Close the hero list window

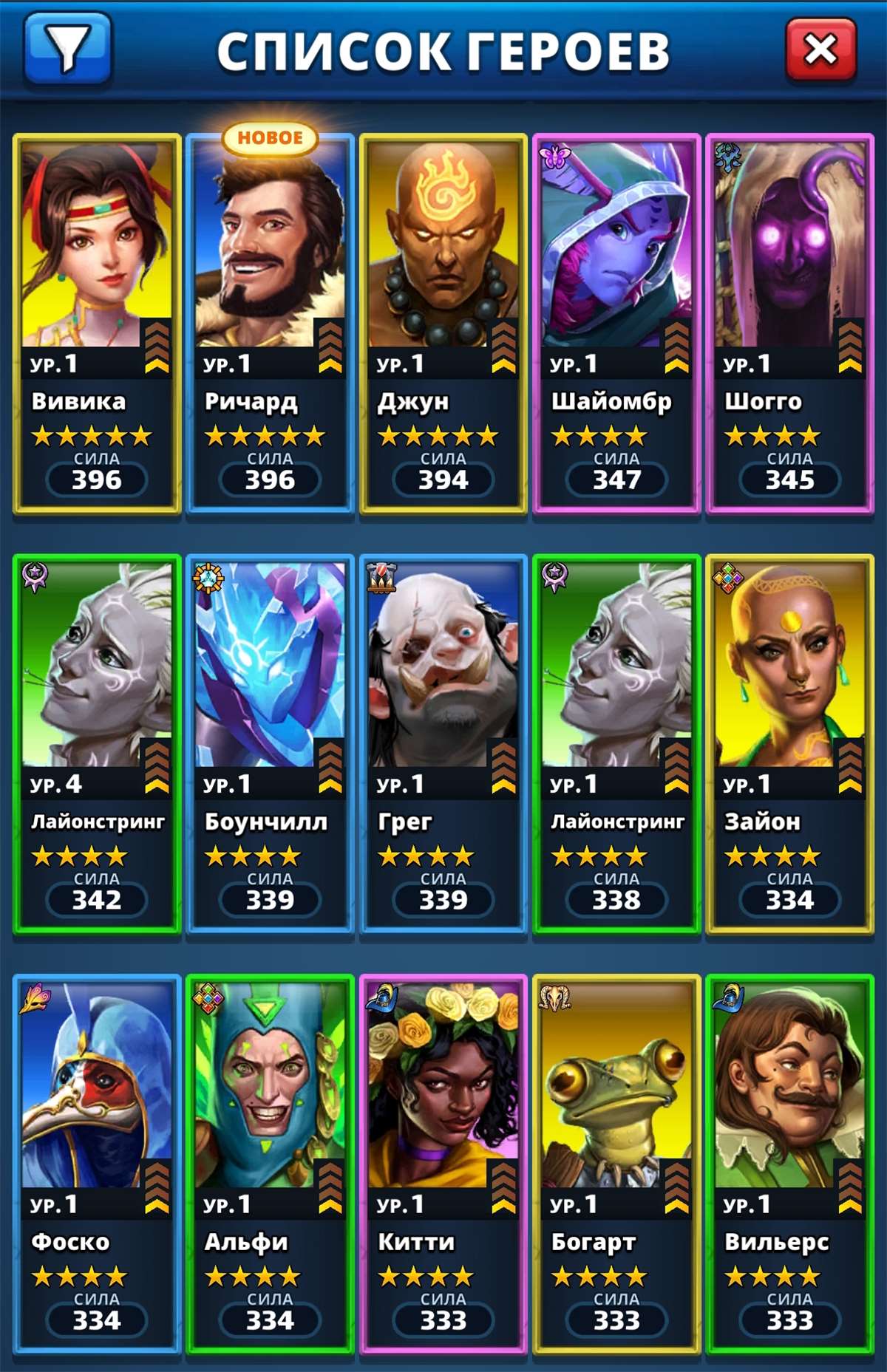click(x=820, y=50)
